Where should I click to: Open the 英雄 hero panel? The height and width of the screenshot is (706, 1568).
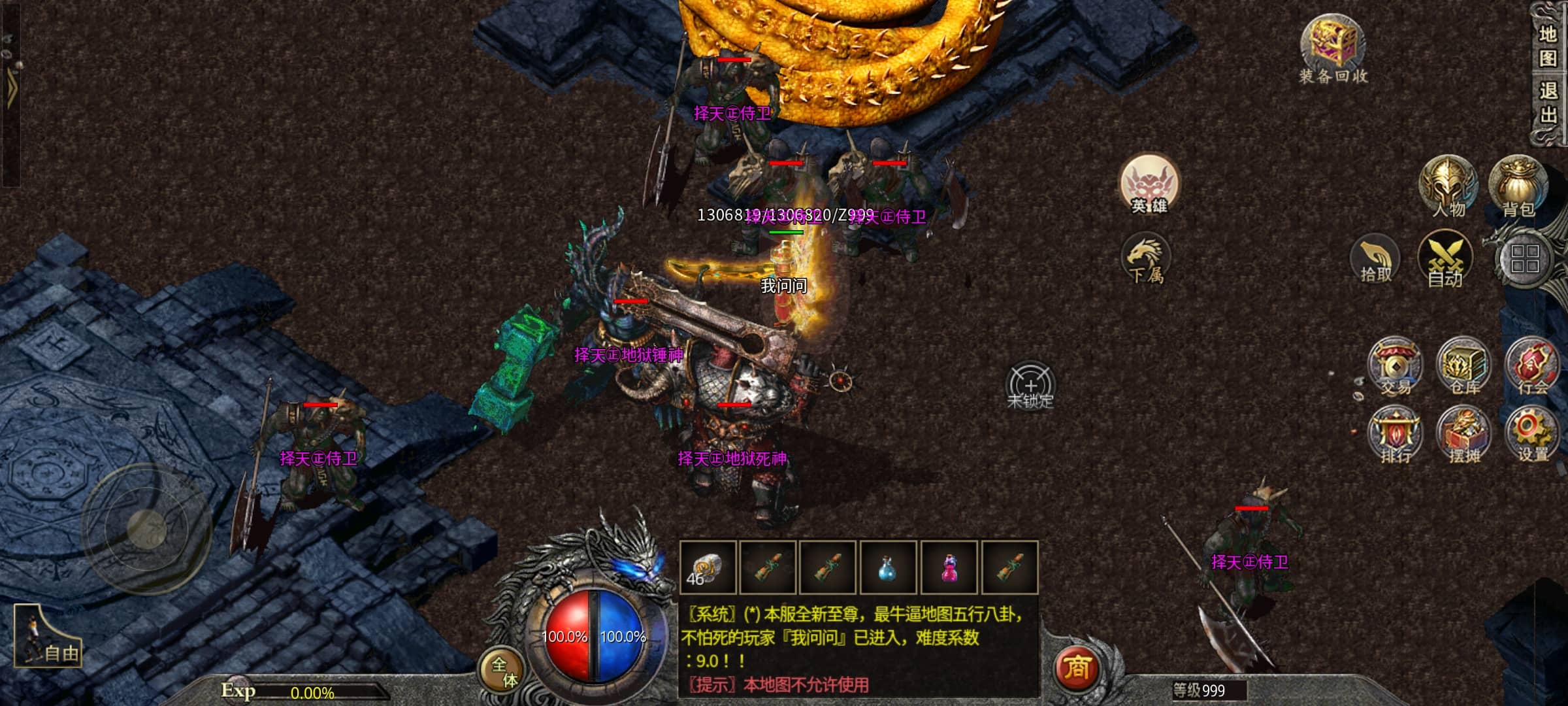tap(1149, 186)
